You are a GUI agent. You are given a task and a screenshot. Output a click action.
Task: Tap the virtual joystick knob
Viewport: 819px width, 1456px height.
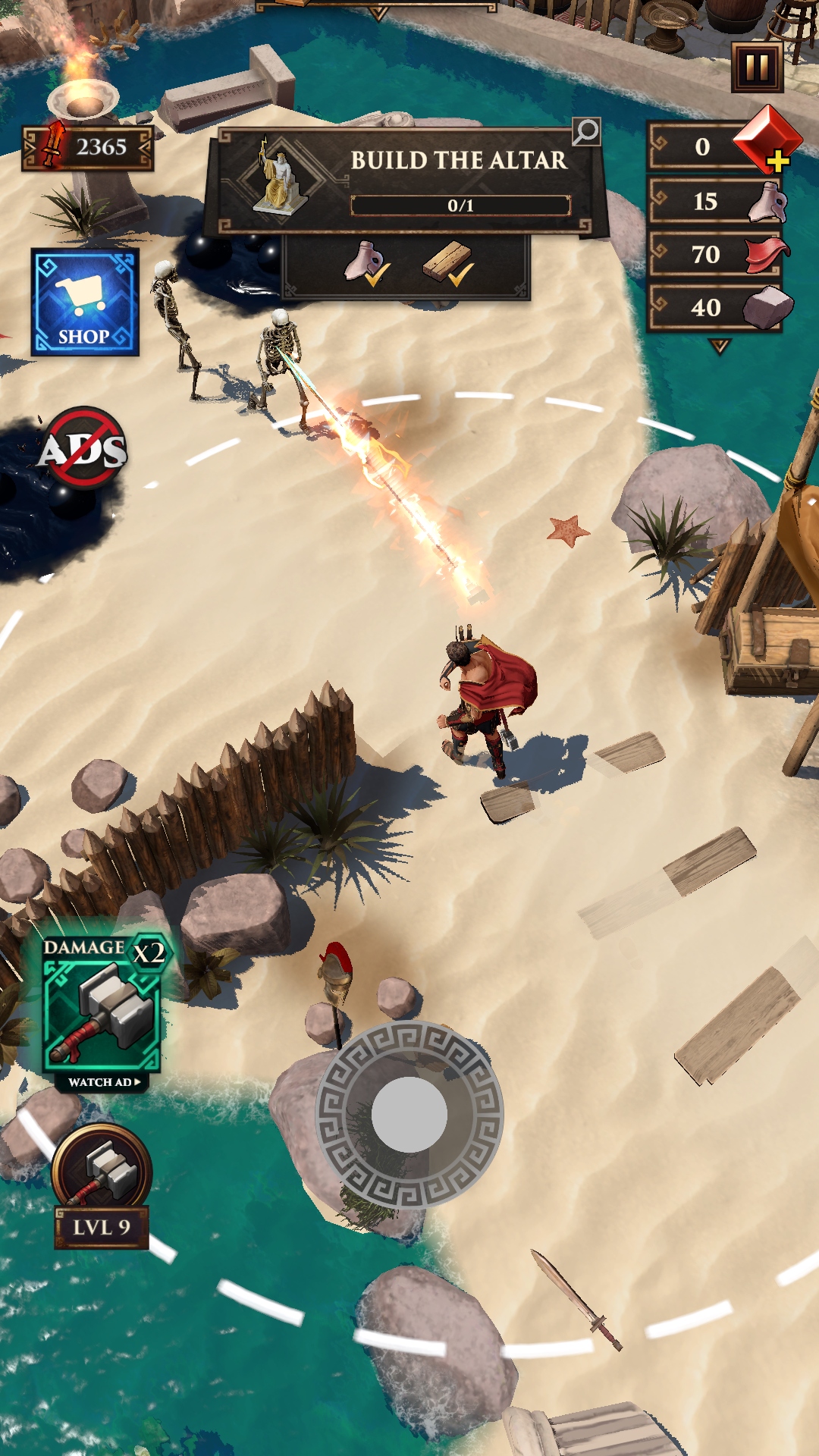[409, 1114]
